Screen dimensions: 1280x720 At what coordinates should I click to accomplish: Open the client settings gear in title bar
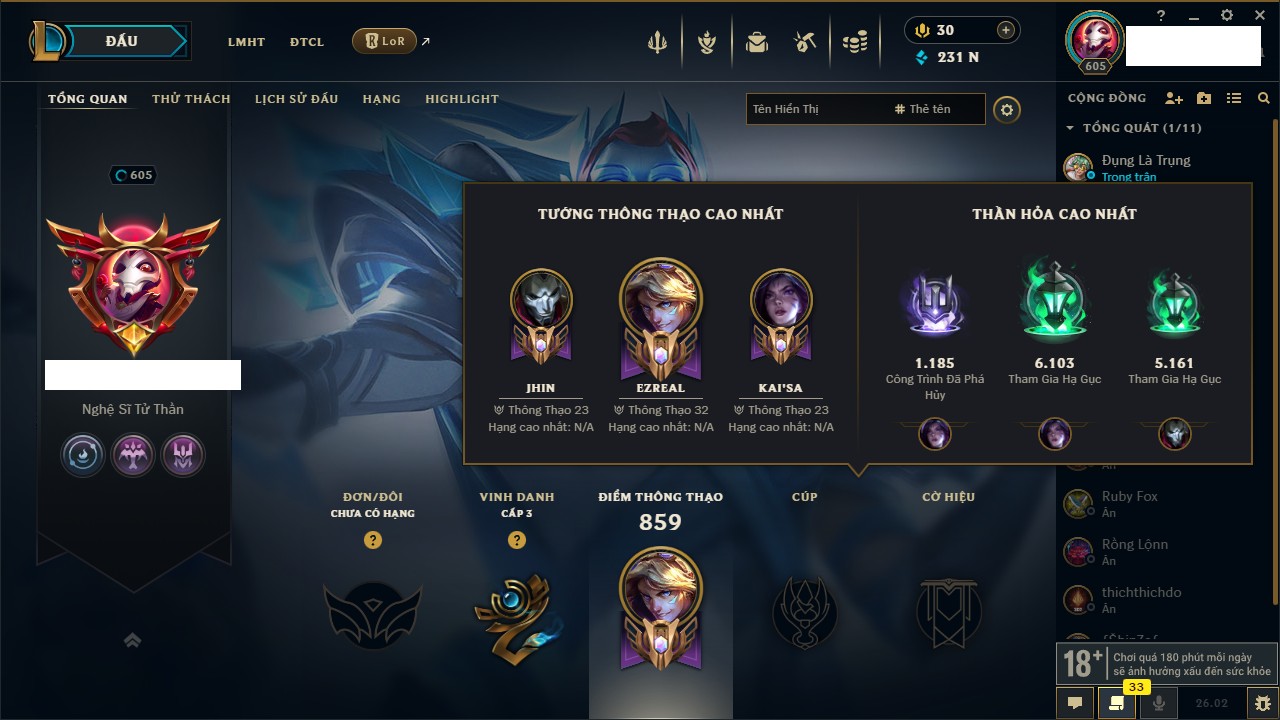click(x=1227, y=16)
